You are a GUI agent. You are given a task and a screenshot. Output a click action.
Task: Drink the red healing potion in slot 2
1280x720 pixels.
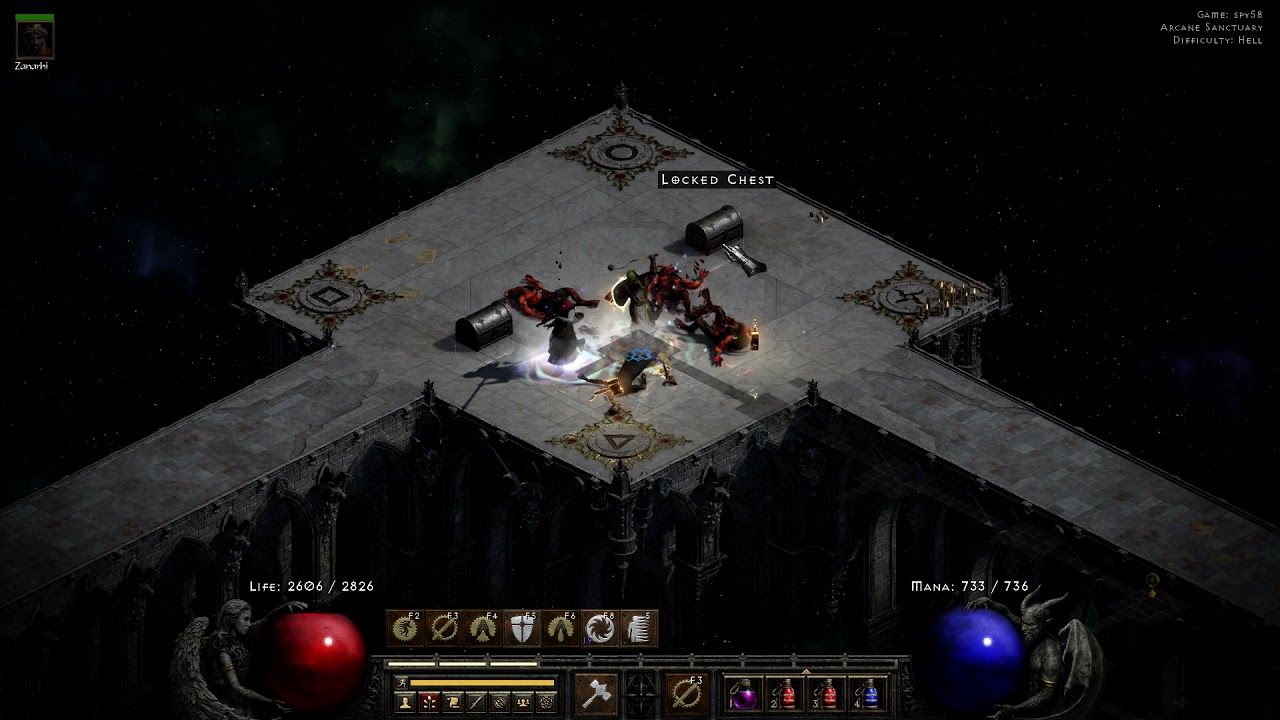785,694
